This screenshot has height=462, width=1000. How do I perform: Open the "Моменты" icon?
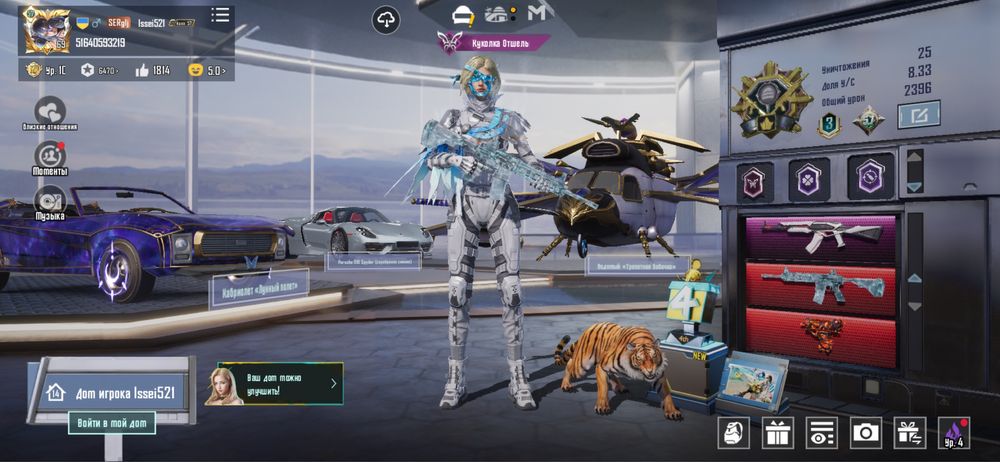(49, 156)
